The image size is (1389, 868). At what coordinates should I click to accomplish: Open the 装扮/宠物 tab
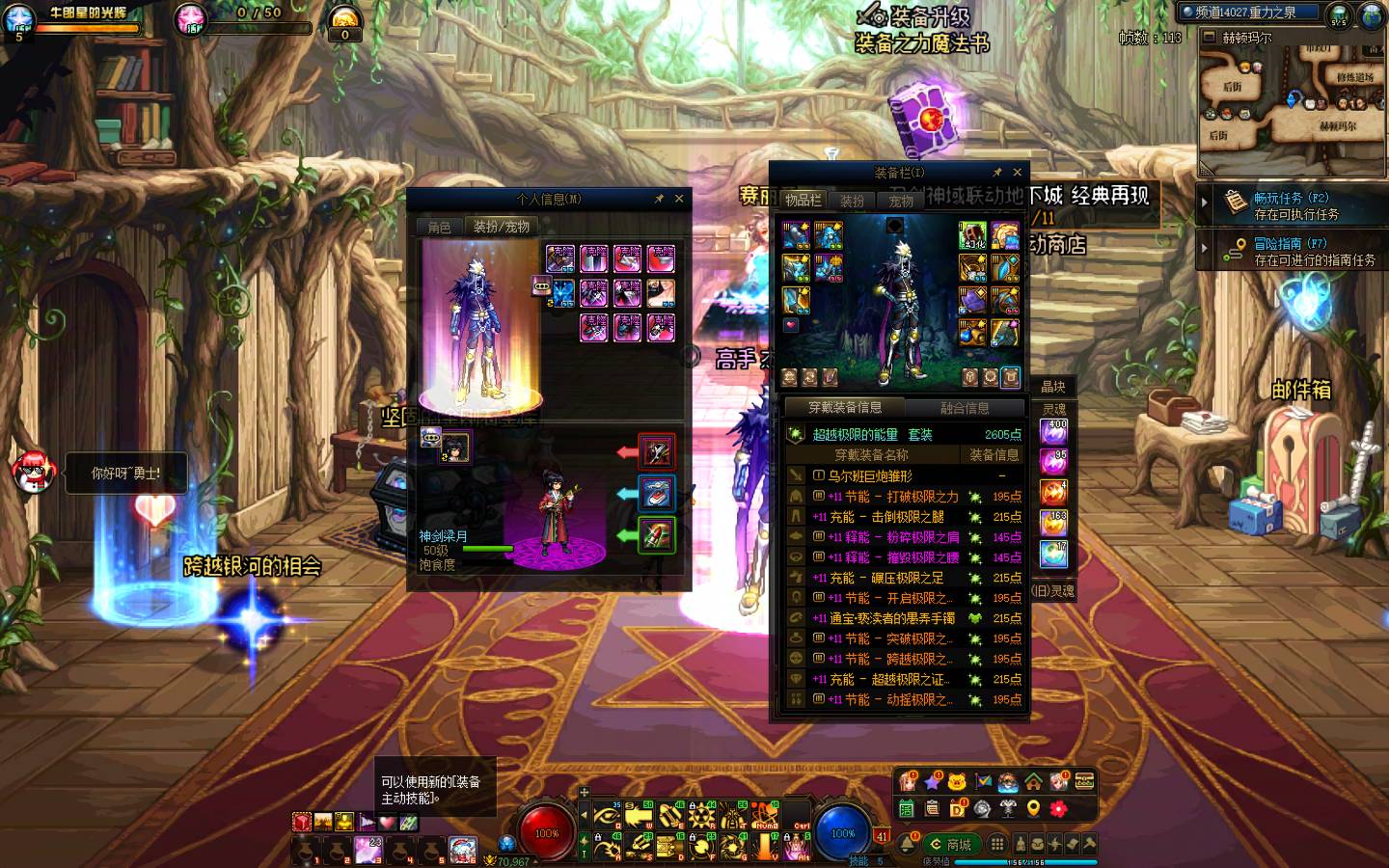coord(501,227)
